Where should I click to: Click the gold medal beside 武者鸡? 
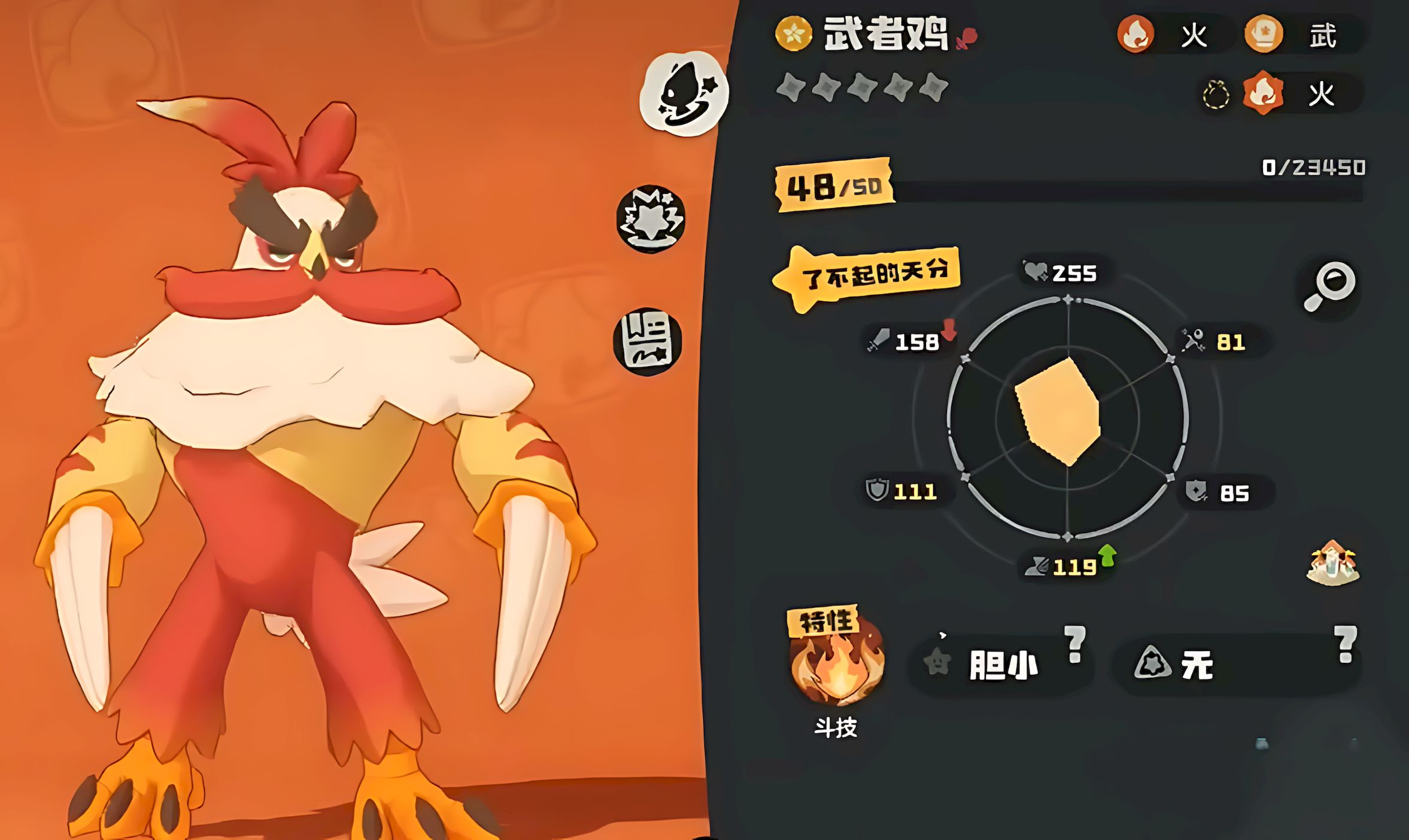click(793, 34)
